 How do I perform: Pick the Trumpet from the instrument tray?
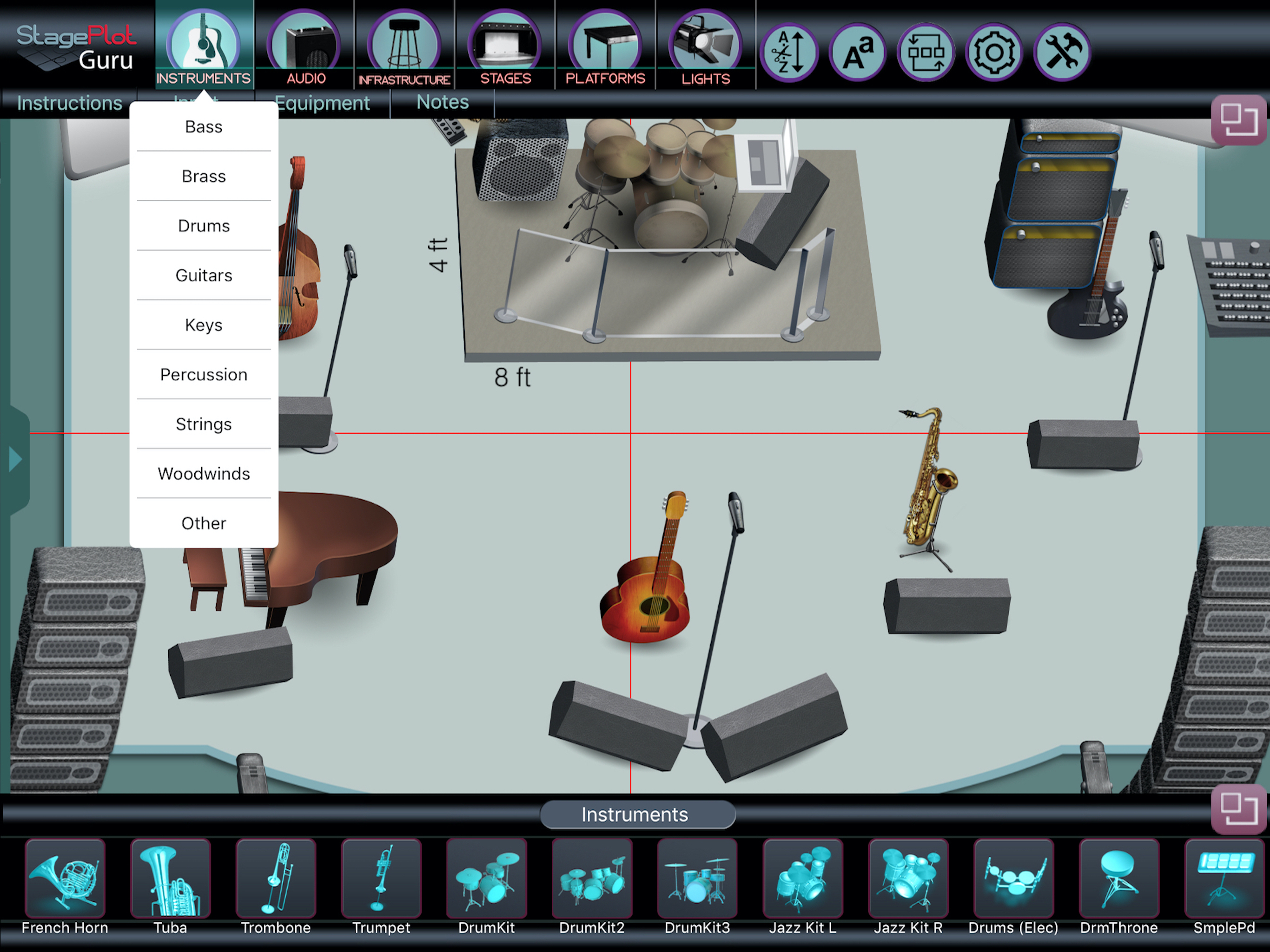[381, 879]
